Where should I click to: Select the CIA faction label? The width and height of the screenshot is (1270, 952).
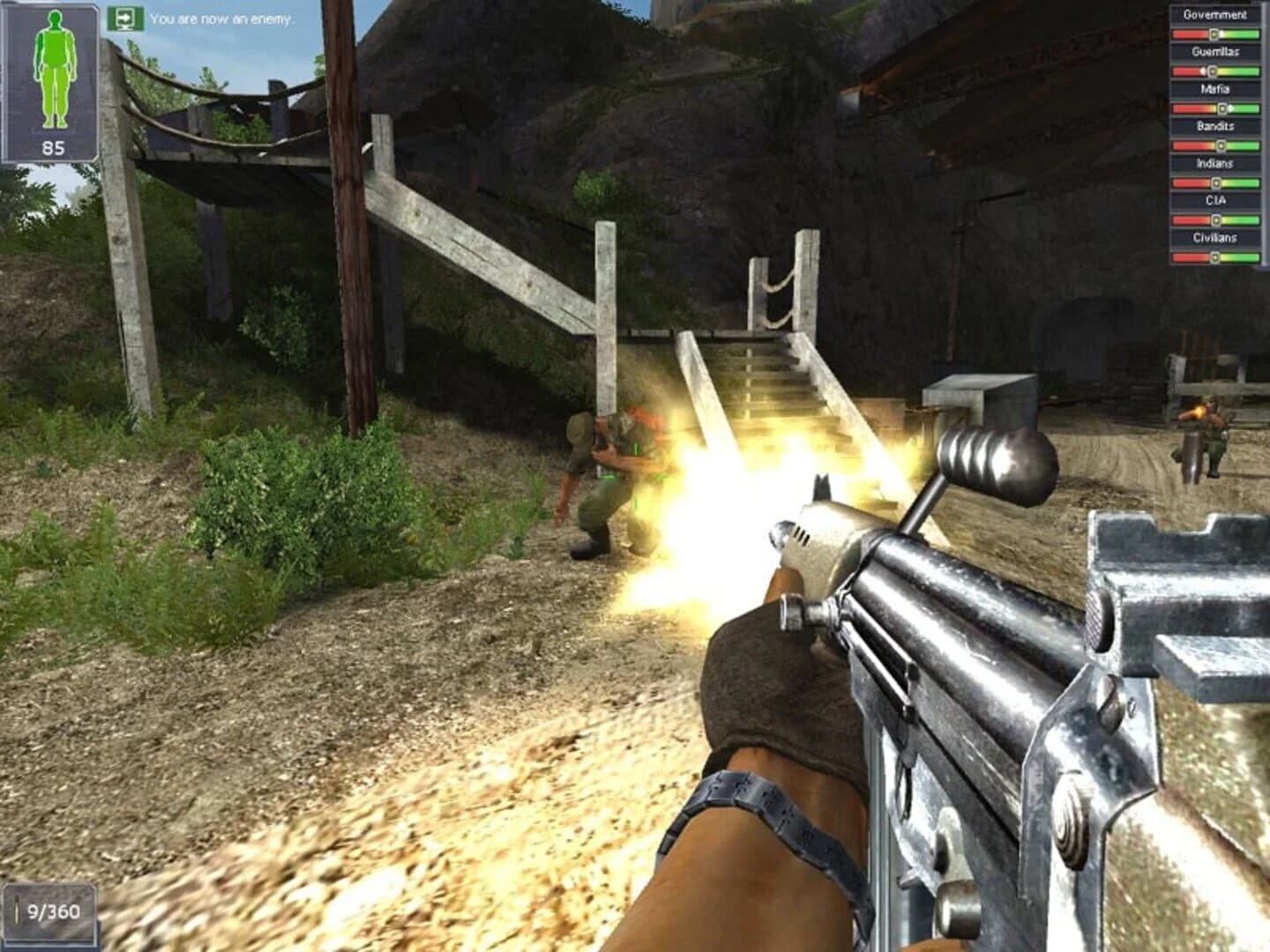1214,199
